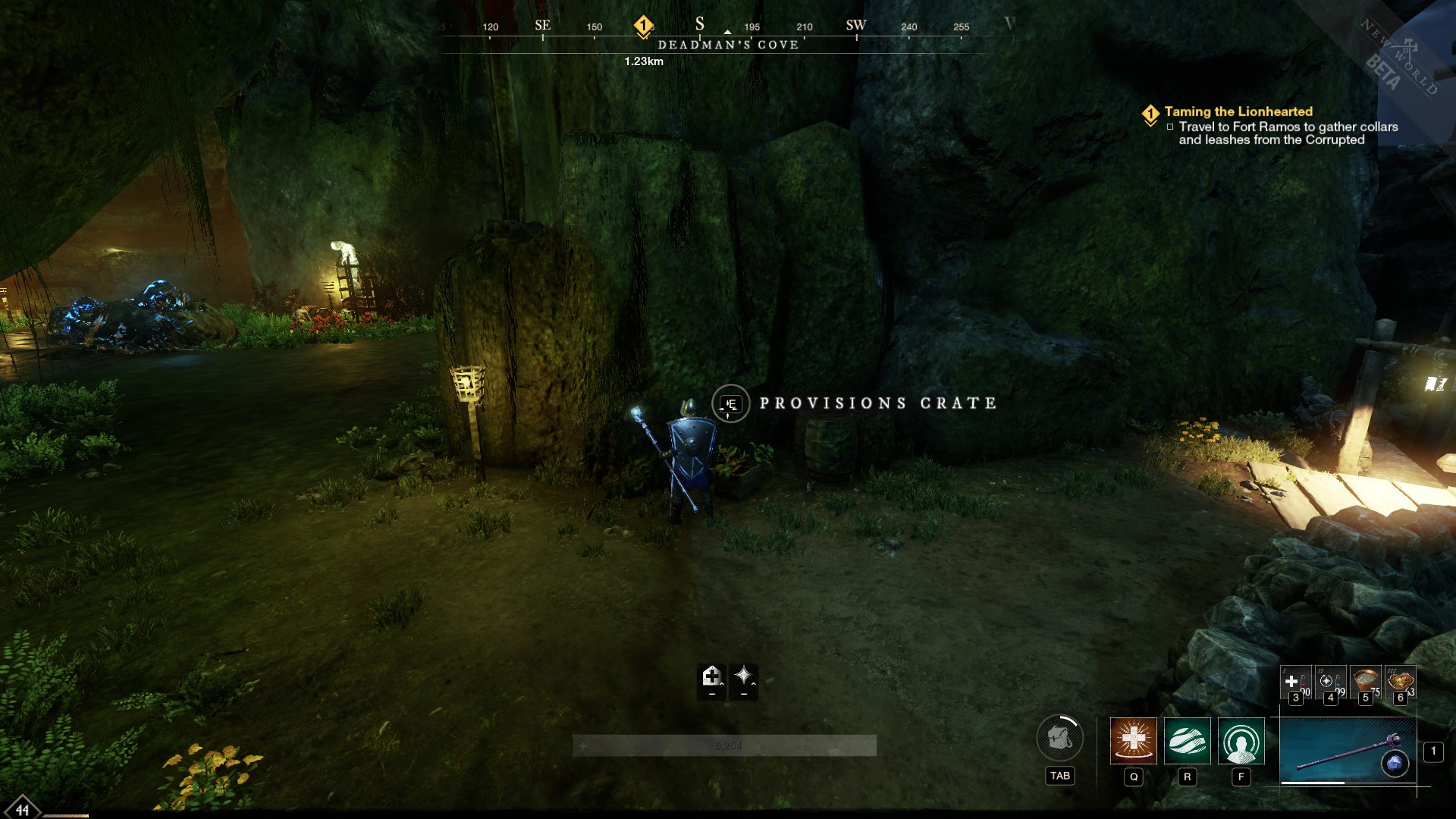Select the quest waypoint marker on the compass
This screenshot has width=1456, height=819.
[642, 24]
